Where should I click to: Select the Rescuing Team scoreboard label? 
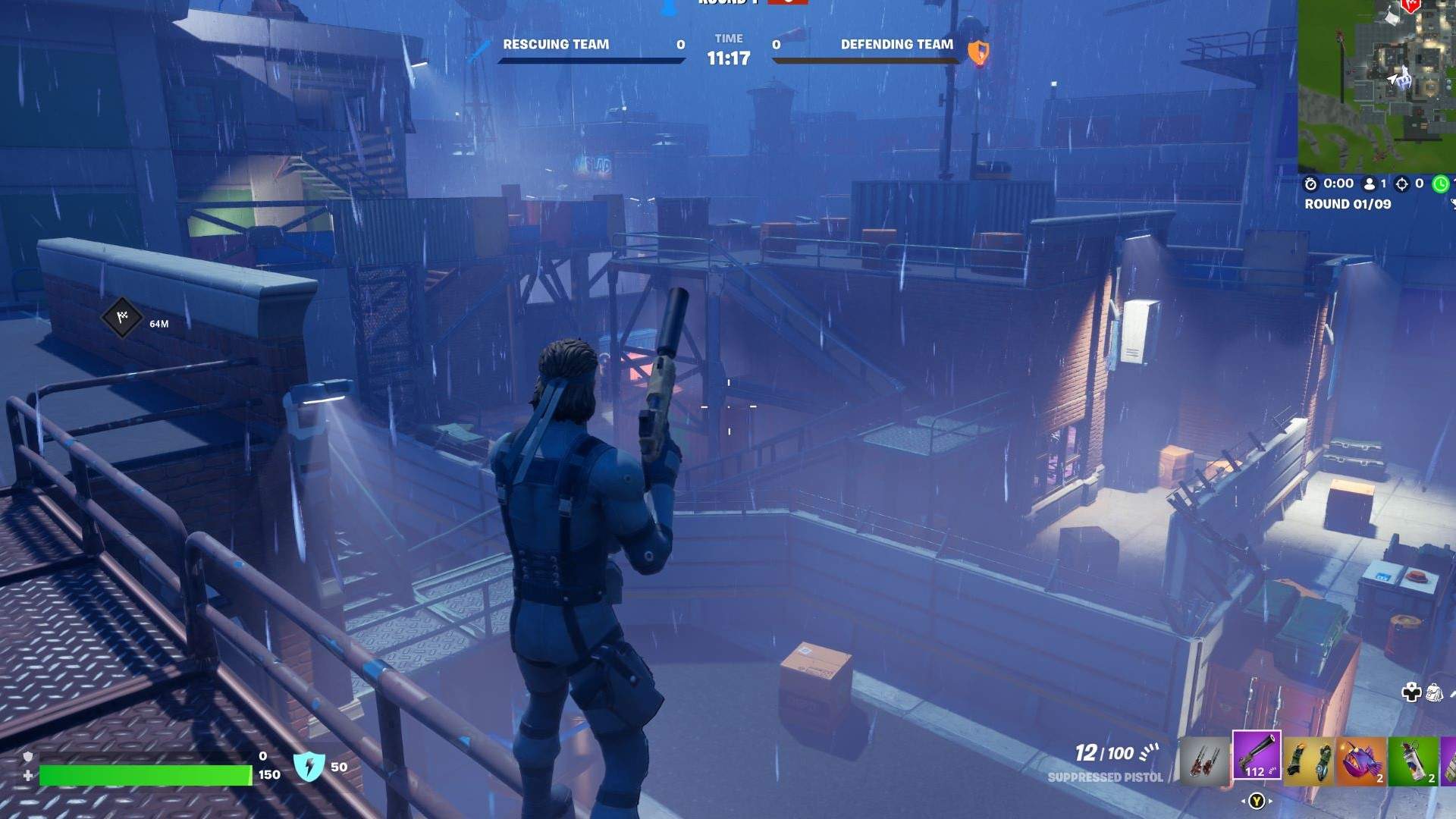point(557,45)
